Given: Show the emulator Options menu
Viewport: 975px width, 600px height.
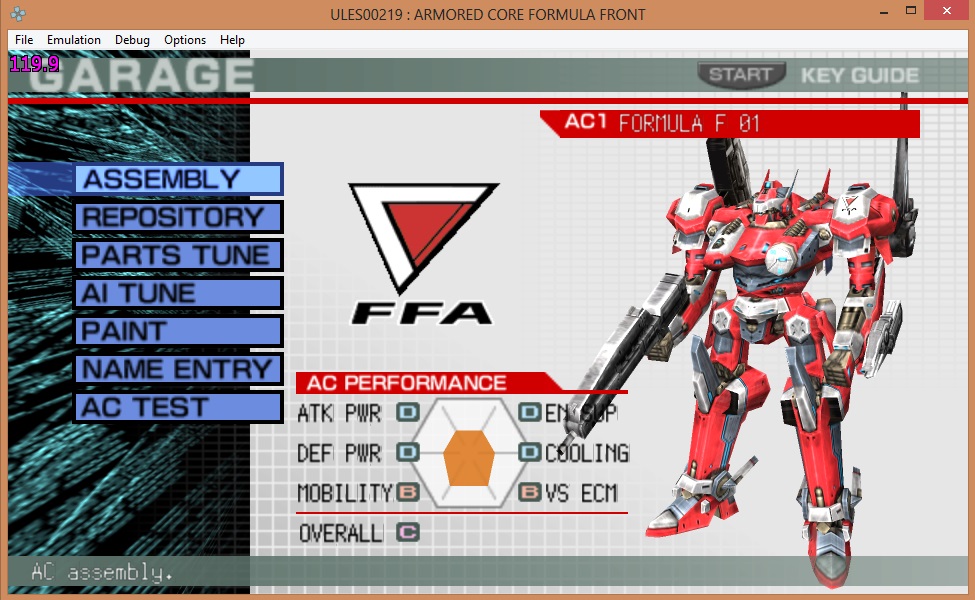Looking at the screenshot, I should (x=185, y=40).
